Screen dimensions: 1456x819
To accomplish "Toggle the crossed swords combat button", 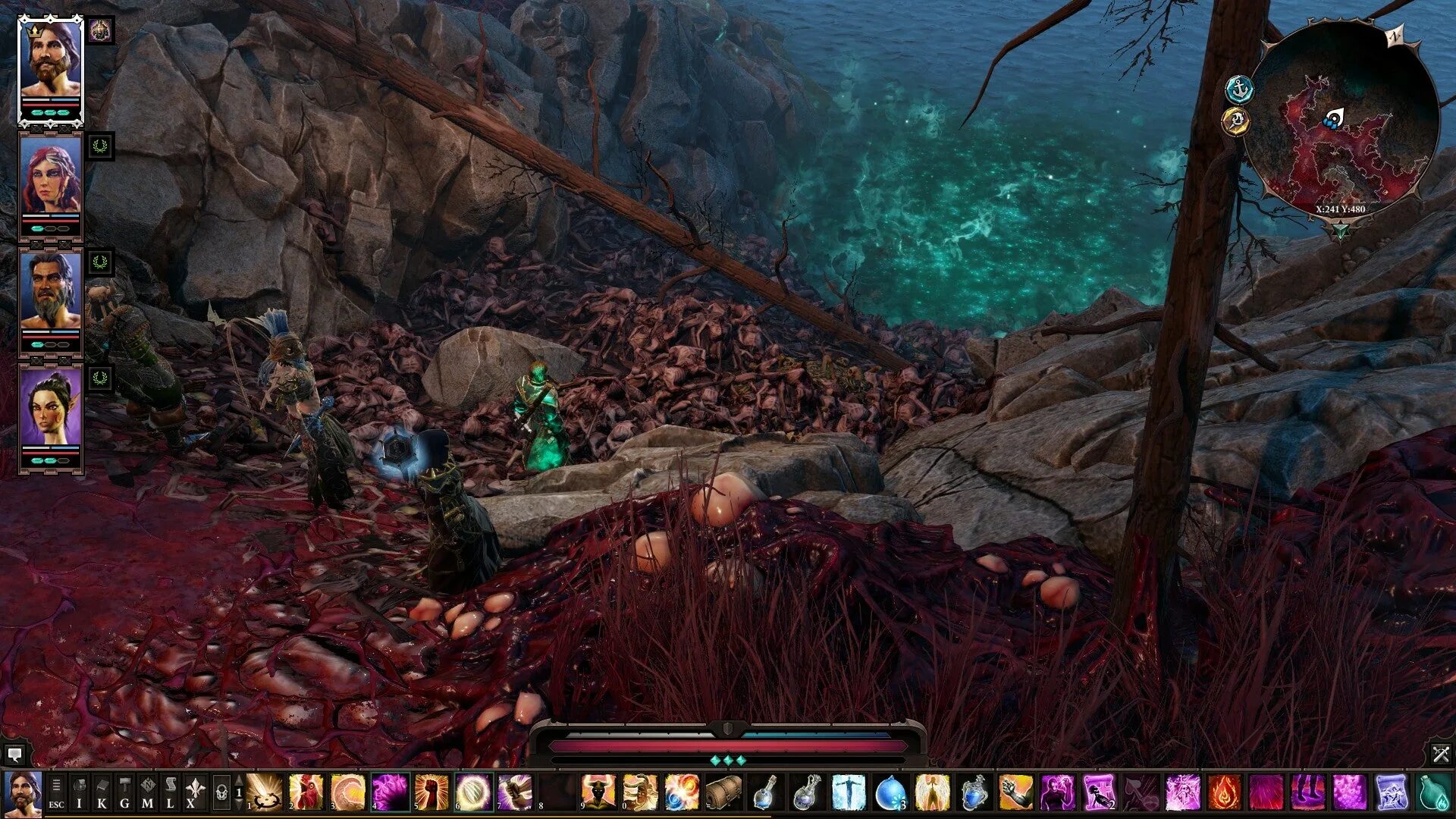I will (x=1441, y=754).
